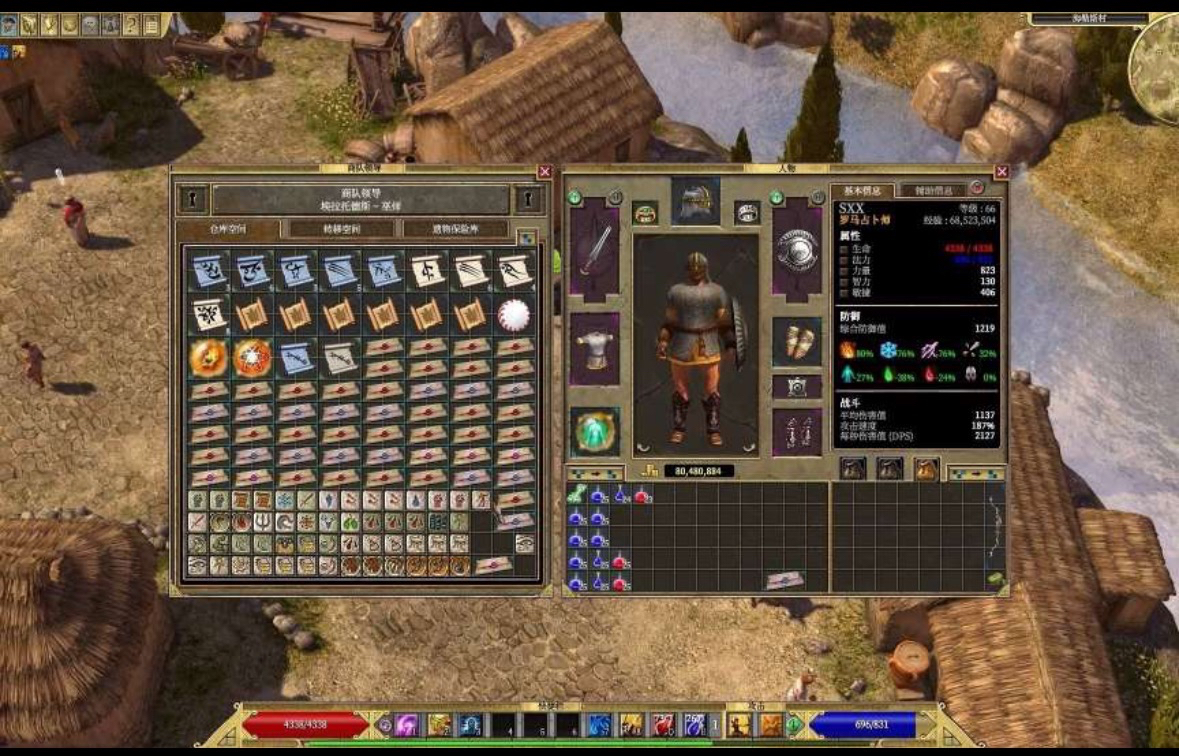Select the equipped round shield slot
This screenshot has width=1179, height=756.
[797, 250]
